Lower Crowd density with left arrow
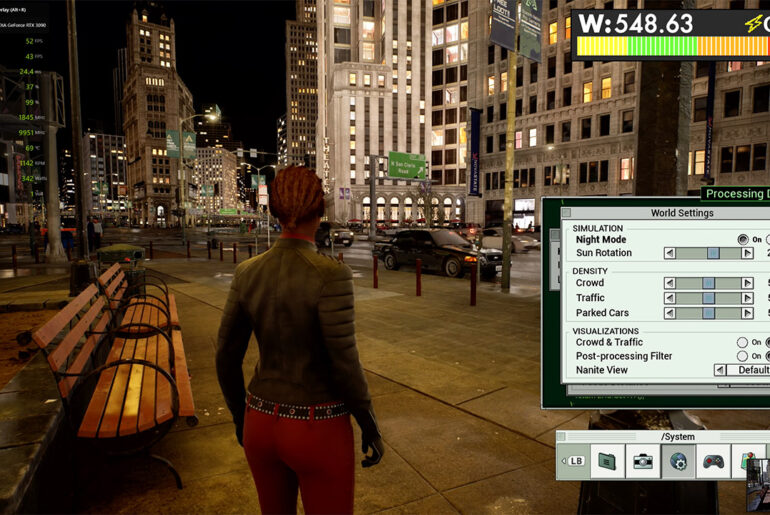 click(x=670, y=283)
